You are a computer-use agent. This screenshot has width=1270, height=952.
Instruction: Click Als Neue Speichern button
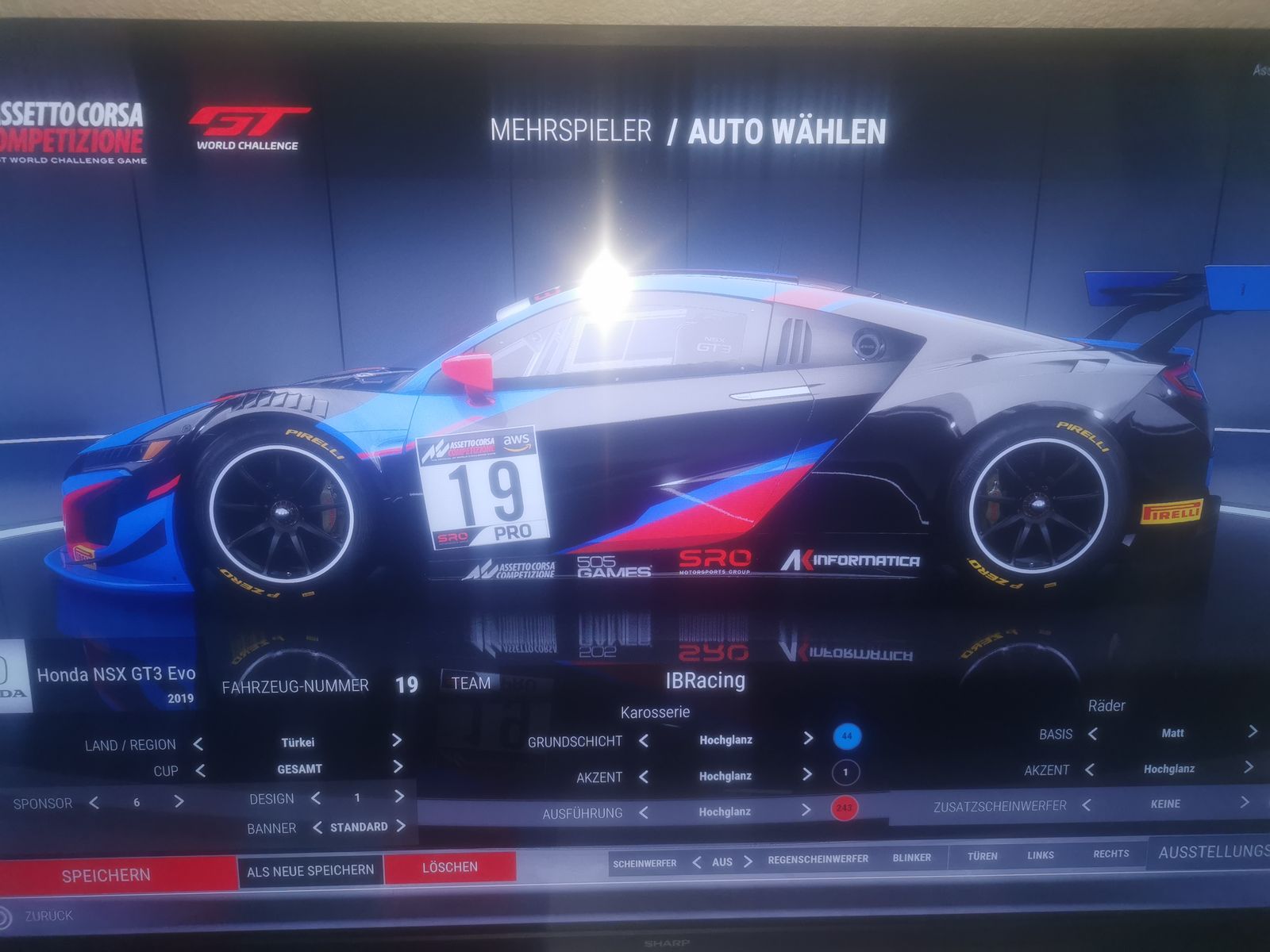click(310, 870)
